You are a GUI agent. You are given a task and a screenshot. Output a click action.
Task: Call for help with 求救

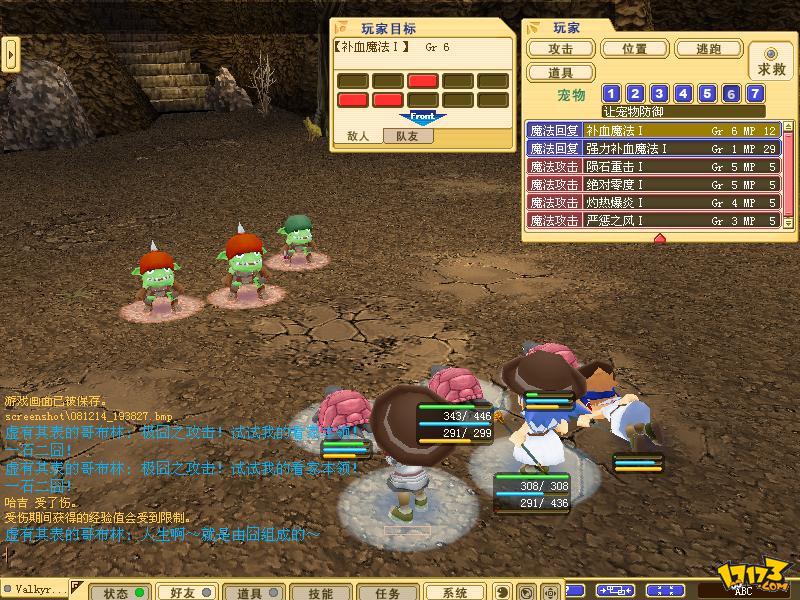tap(770, 61)
